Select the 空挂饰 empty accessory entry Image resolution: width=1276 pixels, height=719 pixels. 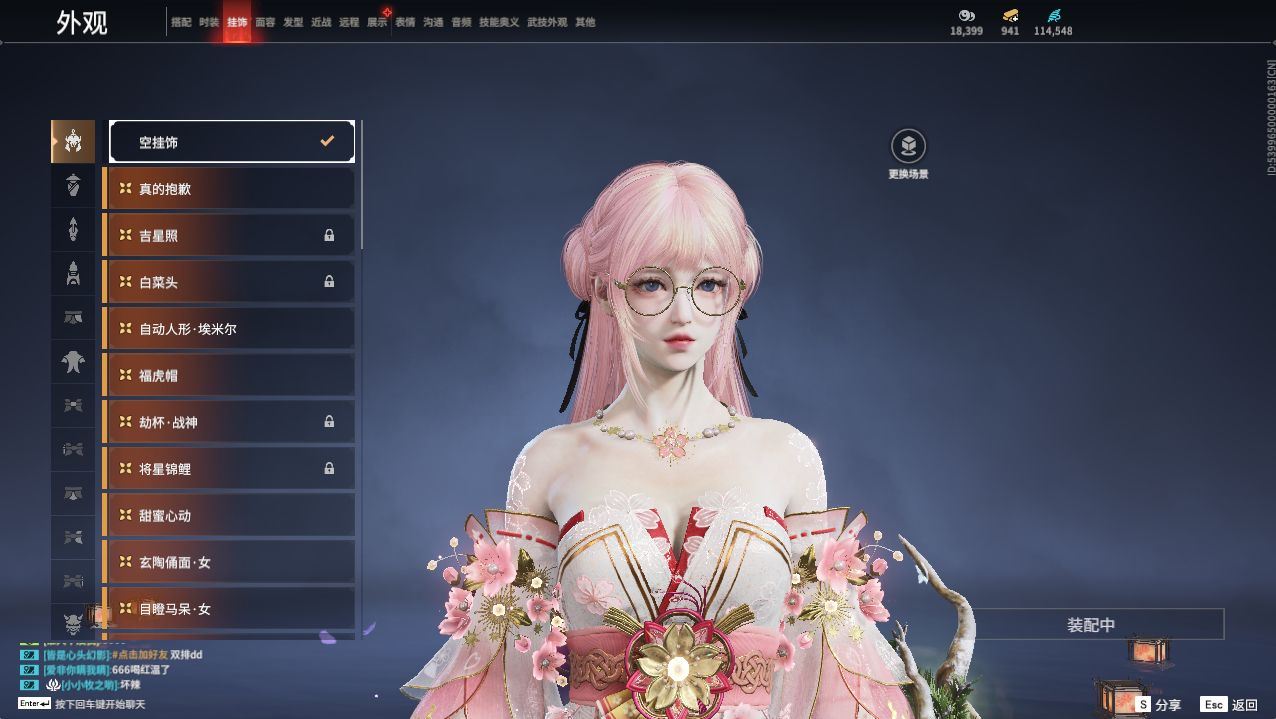(231, 142)
